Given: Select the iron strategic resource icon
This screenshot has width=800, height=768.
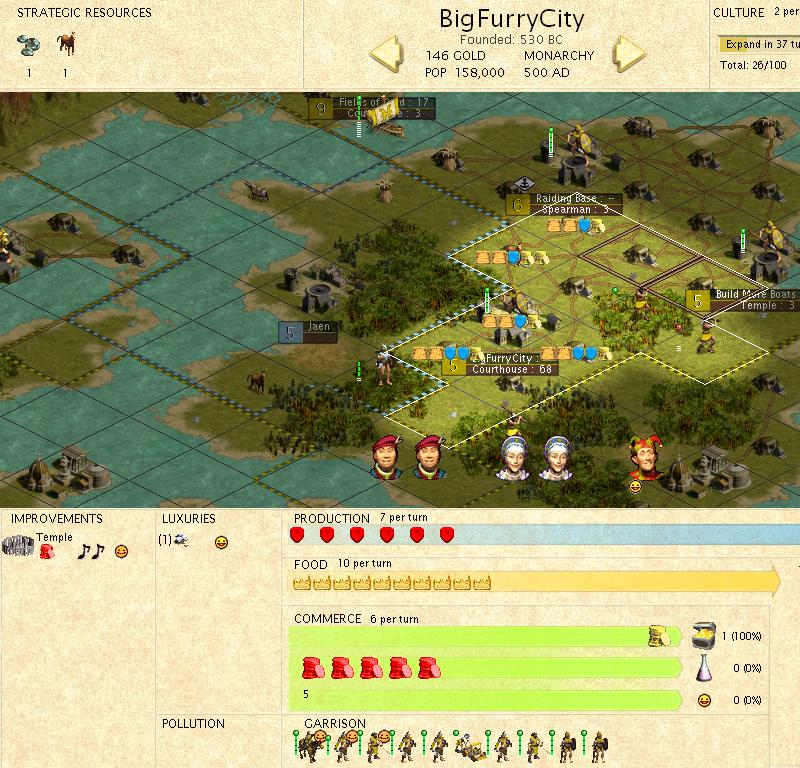Looking at the screenshot, I should point(28,44).
